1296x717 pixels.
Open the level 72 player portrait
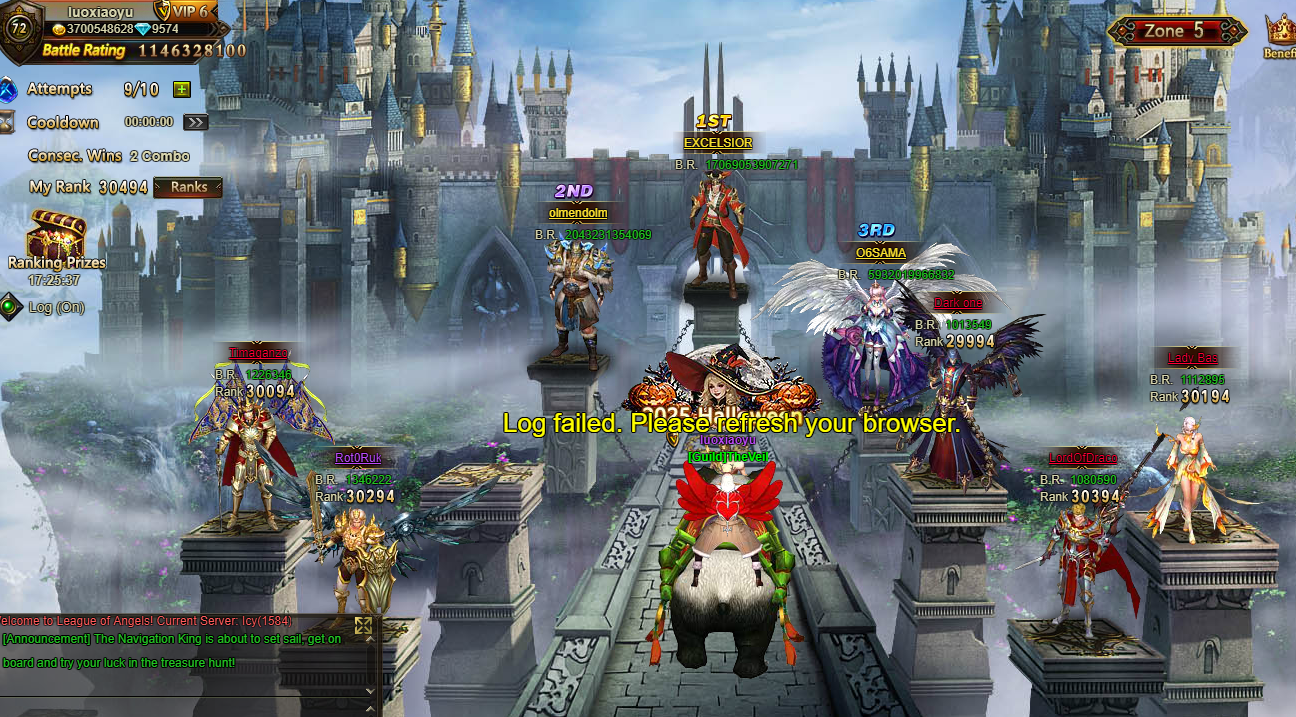click(18, 26)
